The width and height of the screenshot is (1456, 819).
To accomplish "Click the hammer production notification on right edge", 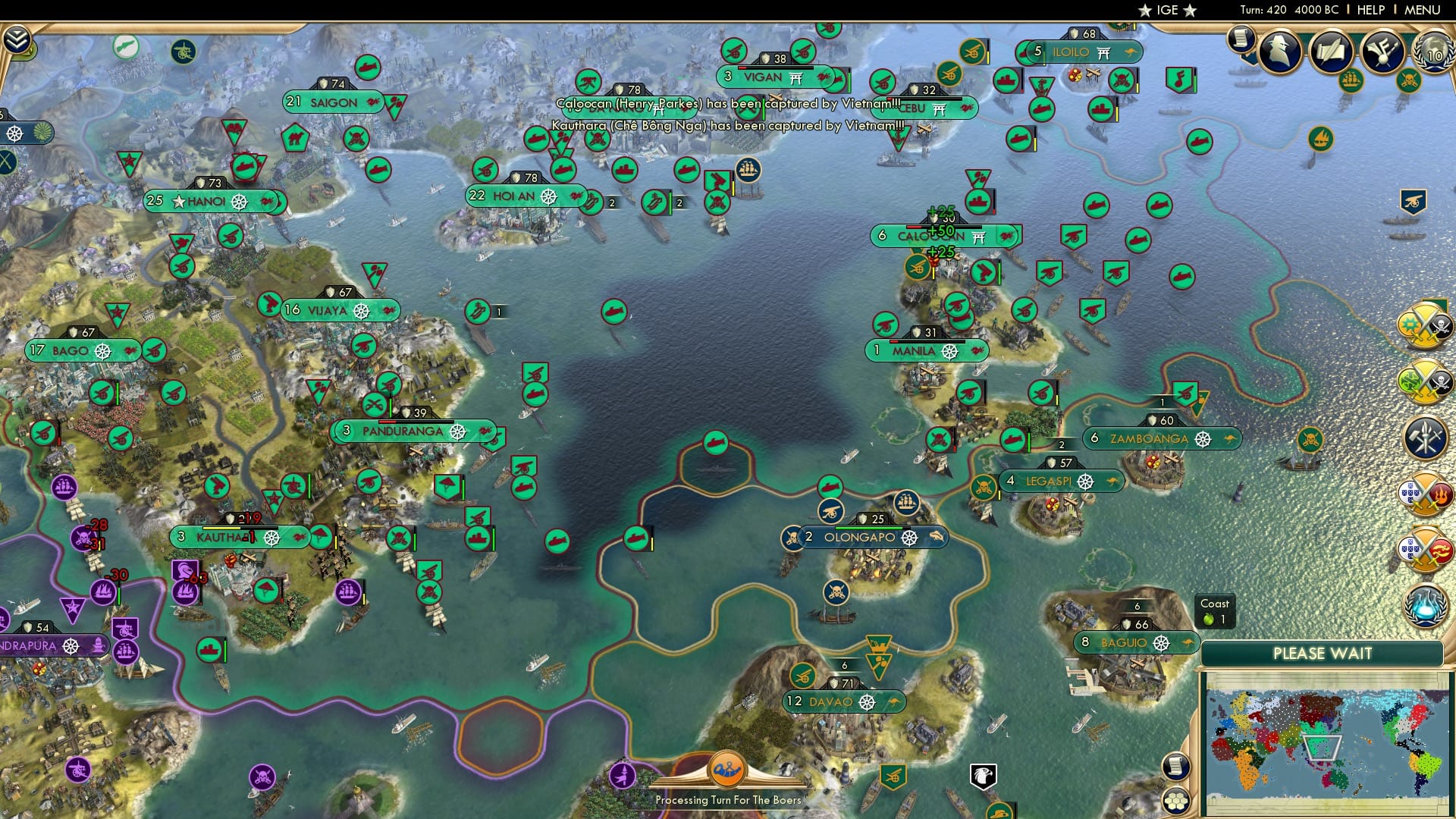I will tap(1426, 437).
